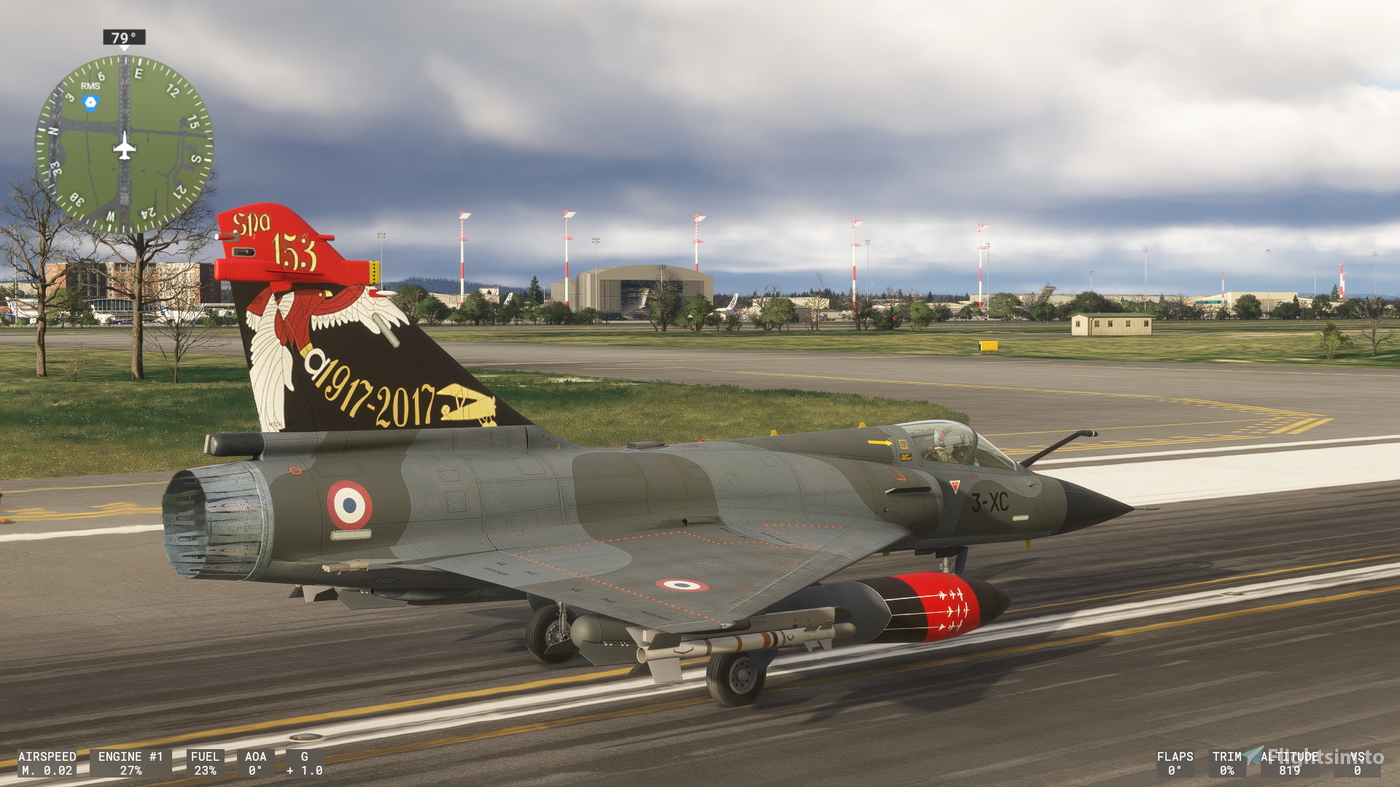The image size is (1400, 787).
Task: Click the FUEL indicator showing 23%
Action: [205, 763]
